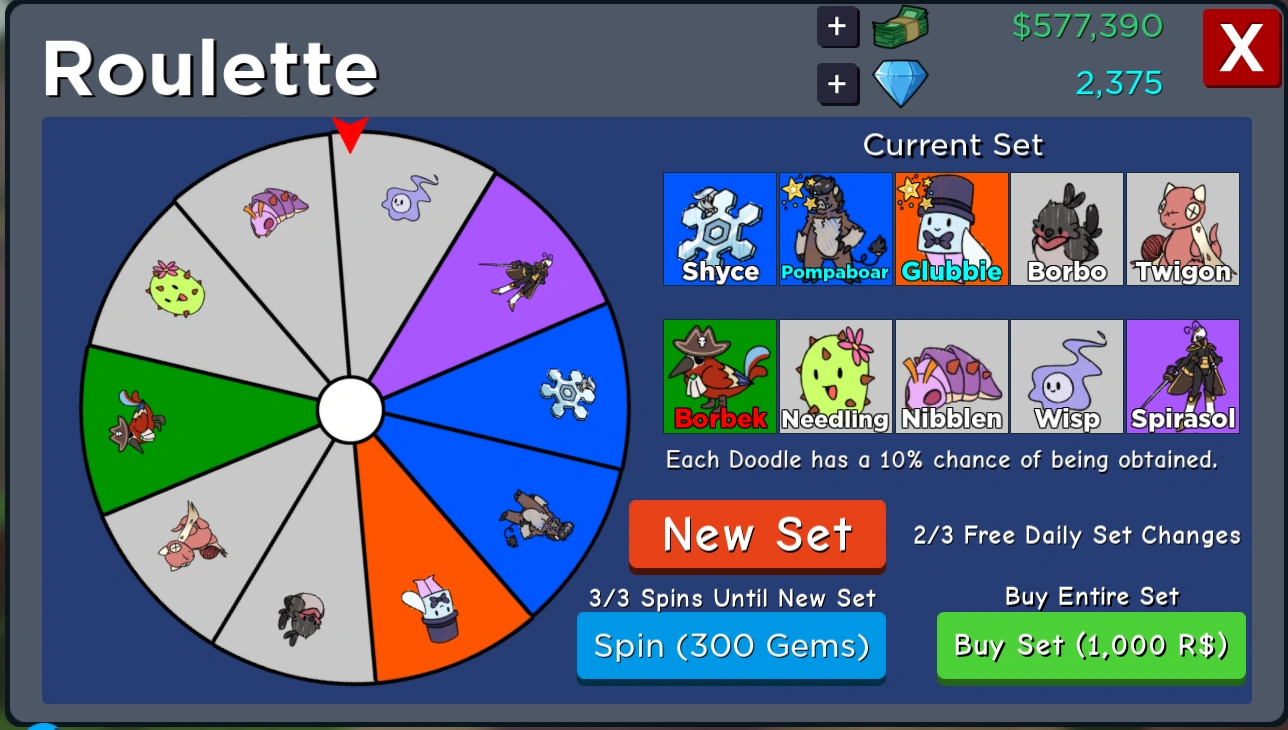Click the plus to buy more cash
Image resolution: width=1288 pixels, height=730 pixels.
click(x=838, y=27)
